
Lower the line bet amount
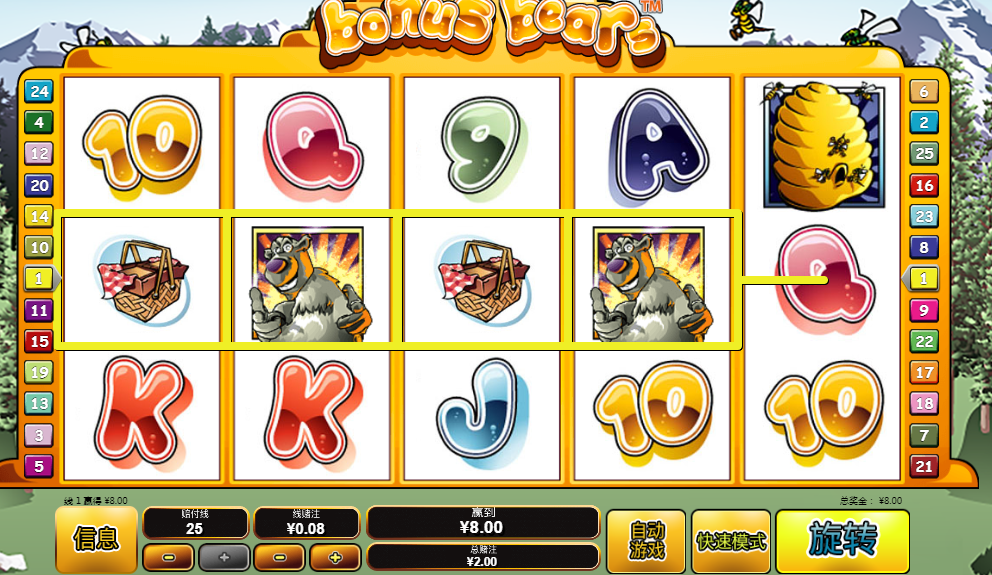[x=279, y=556]
